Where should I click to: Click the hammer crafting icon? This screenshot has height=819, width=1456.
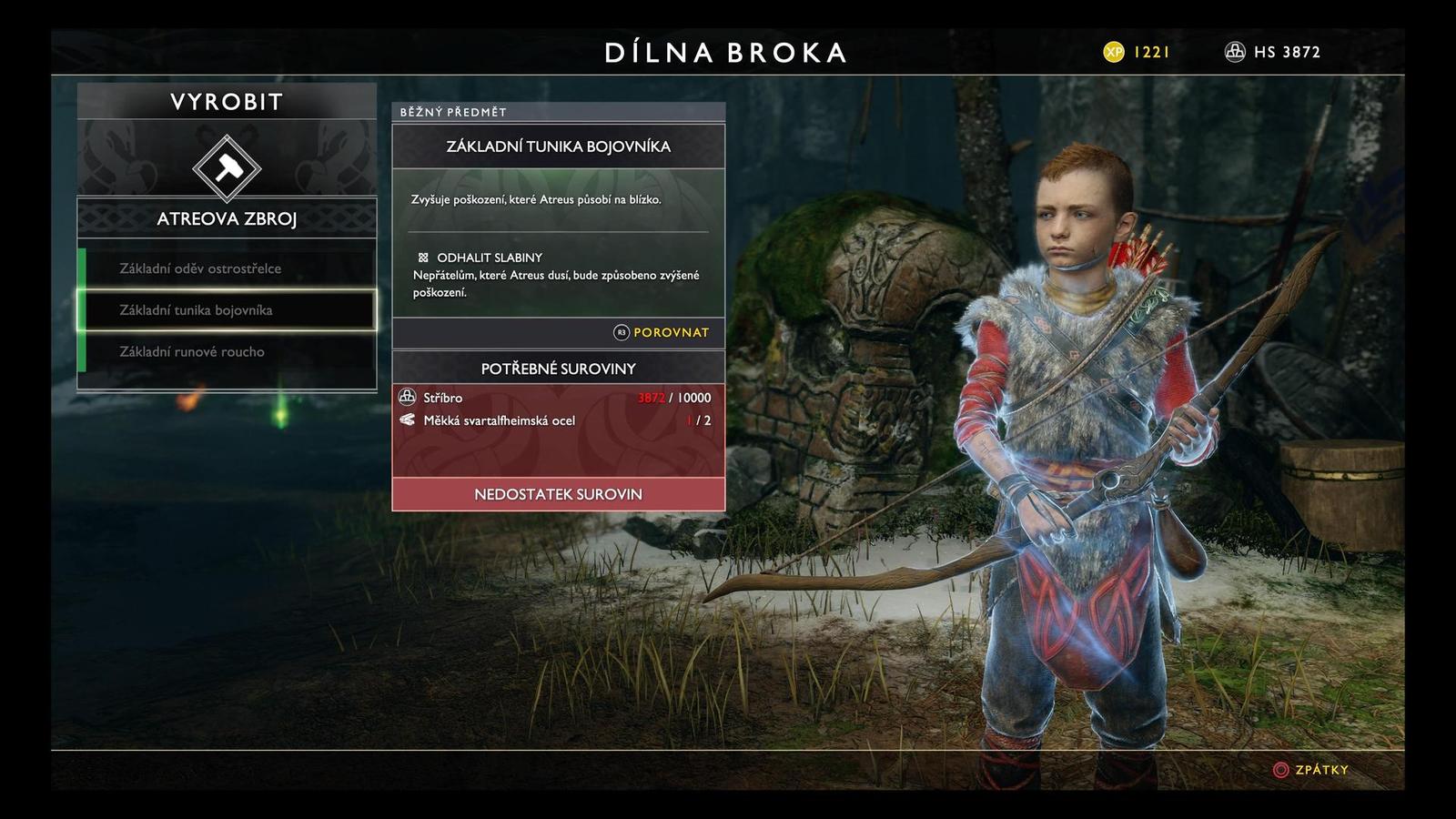[x=227, y=168]
